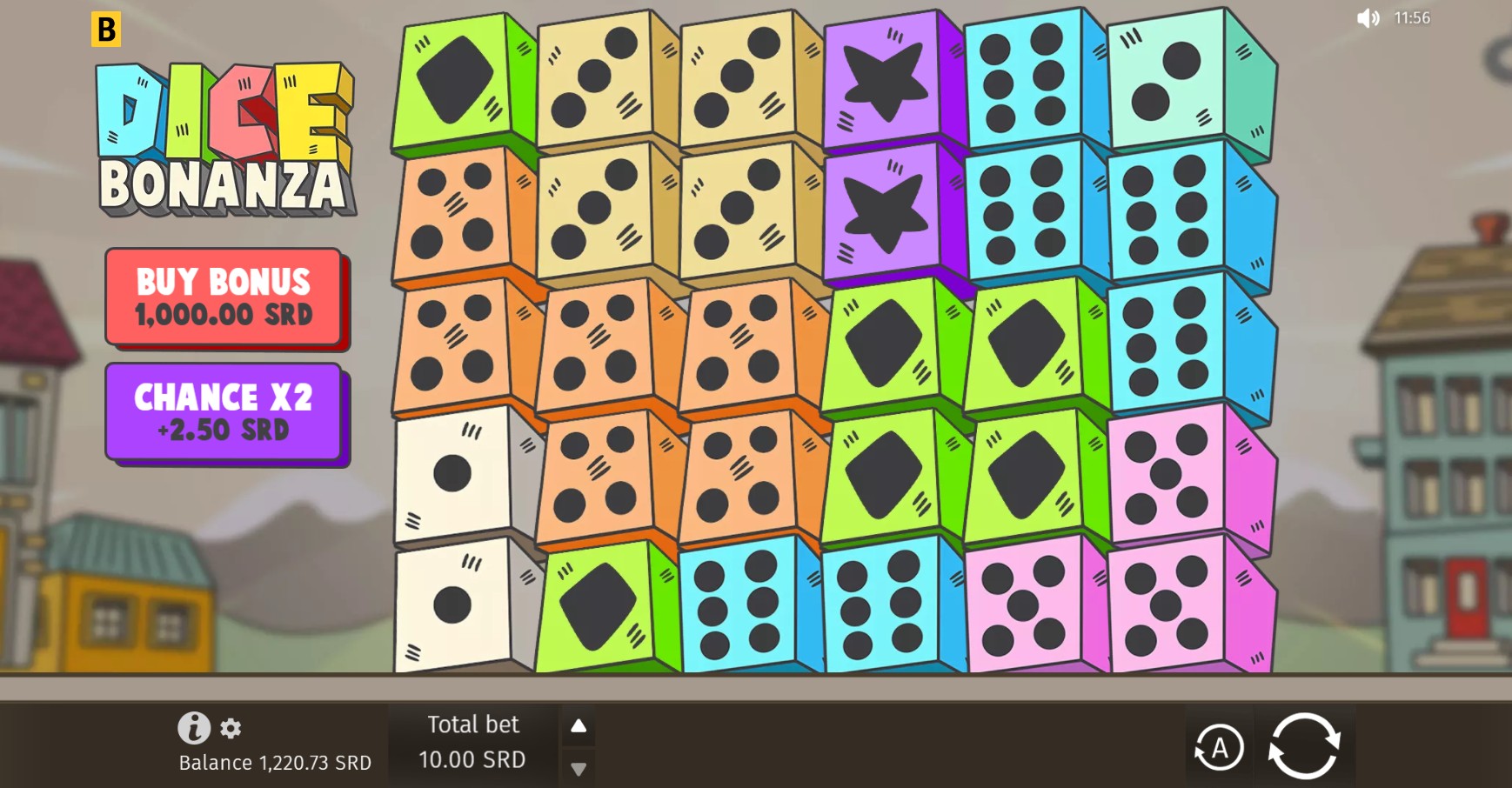The width and height of the screenshot is (1512, 788).
Task: Click the purple star dice in the top row
Action: point(883,78)
